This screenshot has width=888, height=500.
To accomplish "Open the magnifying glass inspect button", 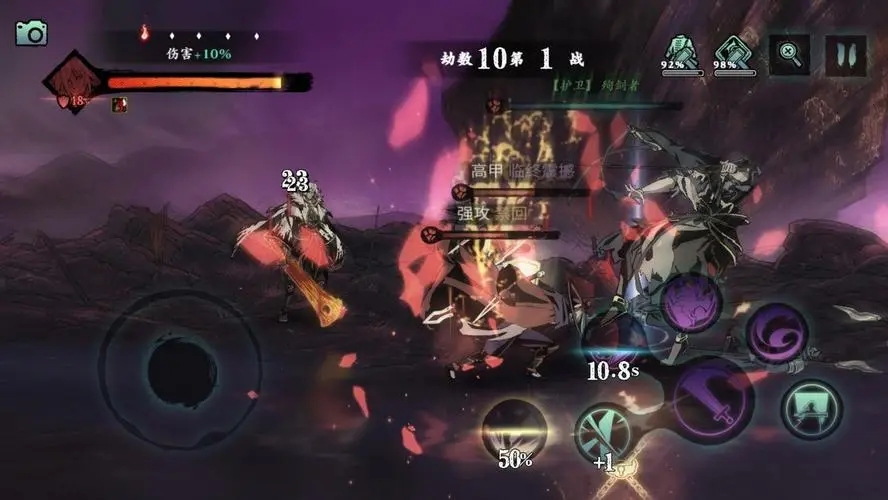I will [789, 55].
